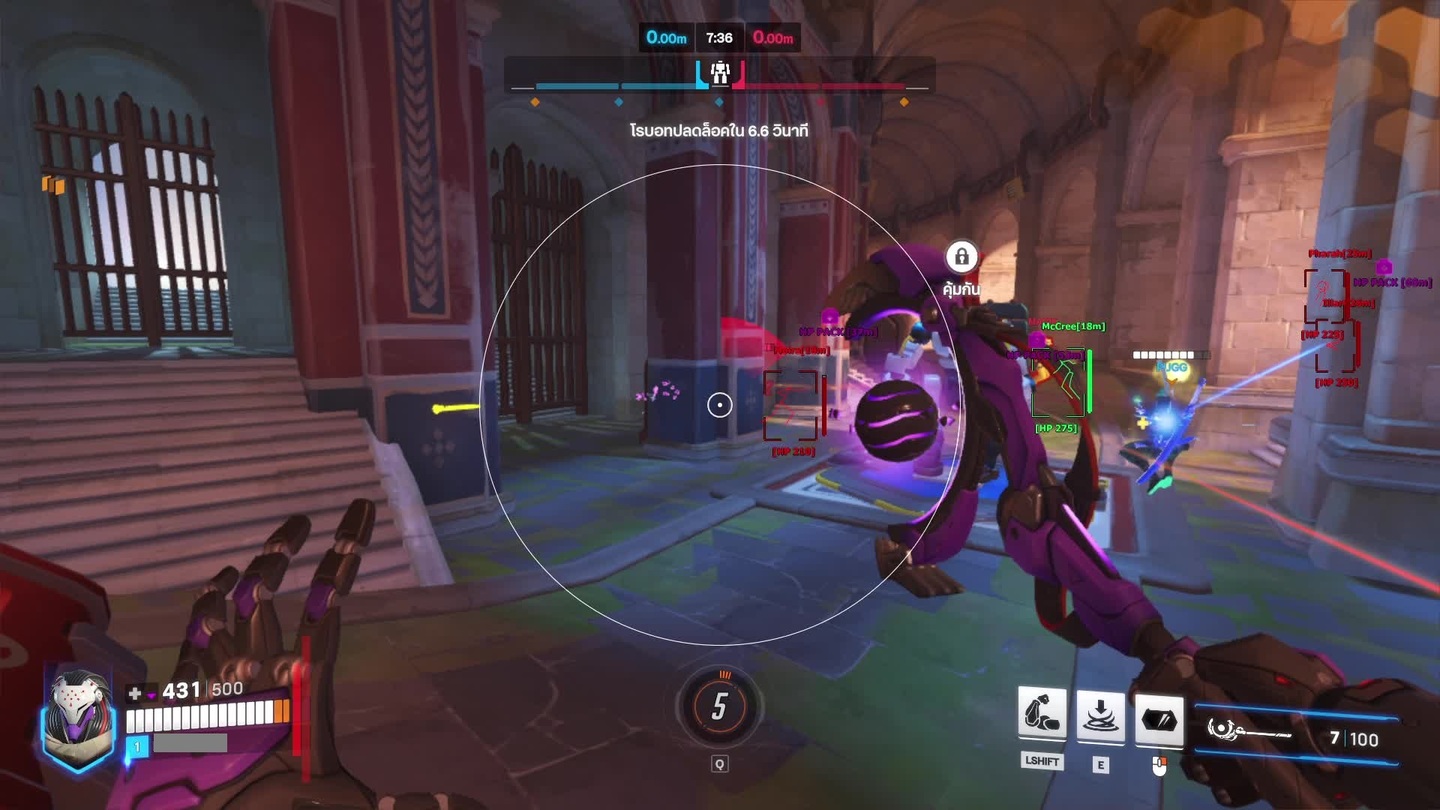Select the Ramattra hero portrait

(x=77, y=716)
